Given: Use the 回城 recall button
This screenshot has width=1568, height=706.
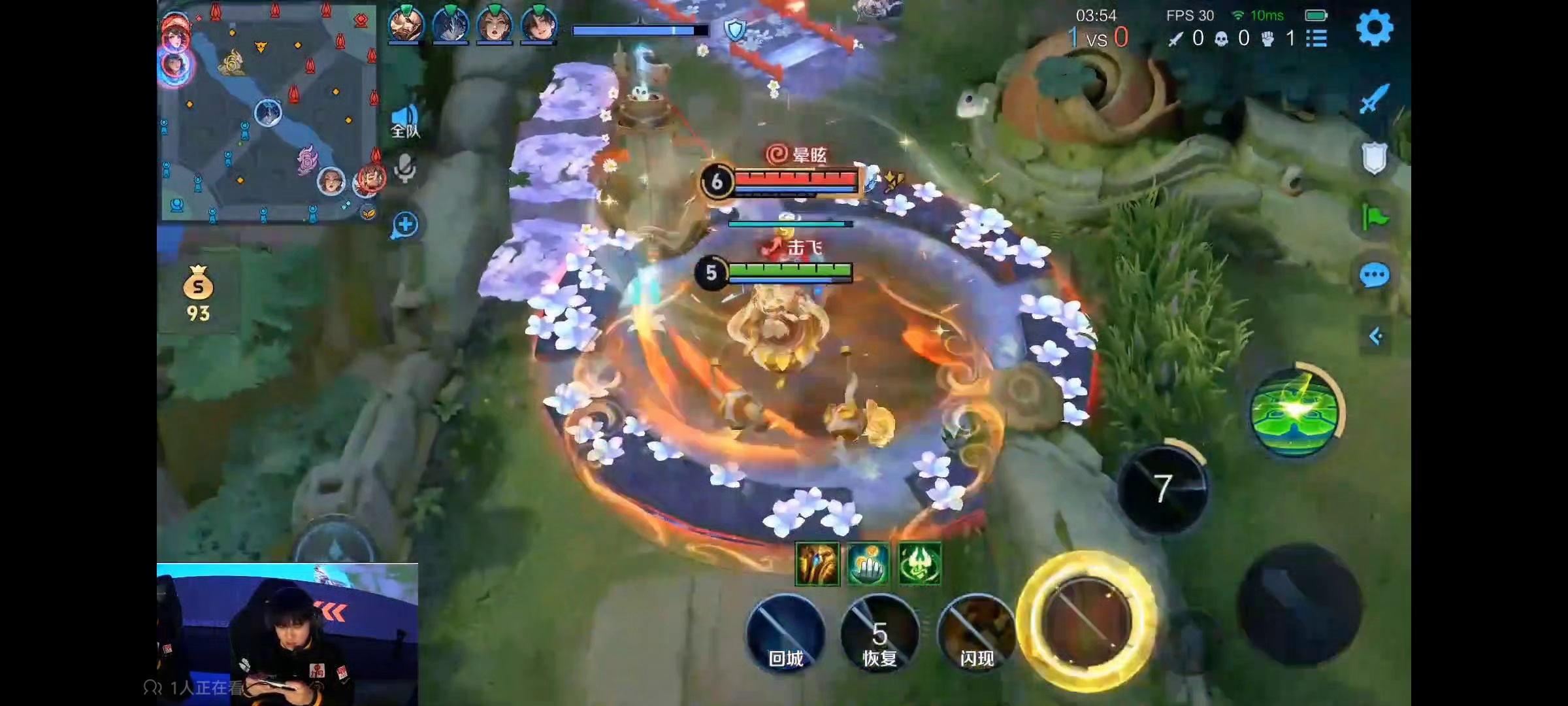Looking at the screenshot, I should coord(785,633).
